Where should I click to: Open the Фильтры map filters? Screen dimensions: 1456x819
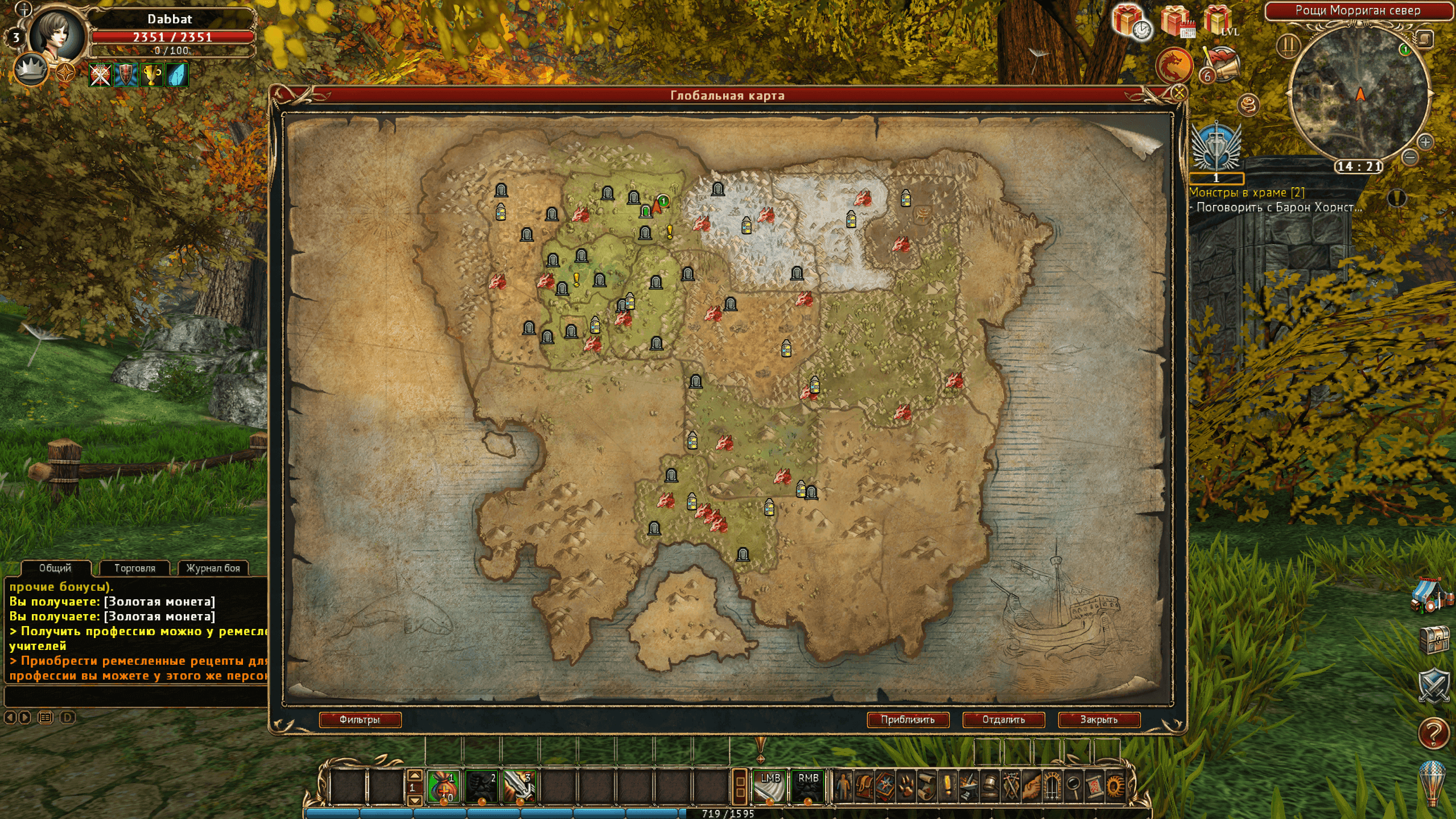coord(360,720)
